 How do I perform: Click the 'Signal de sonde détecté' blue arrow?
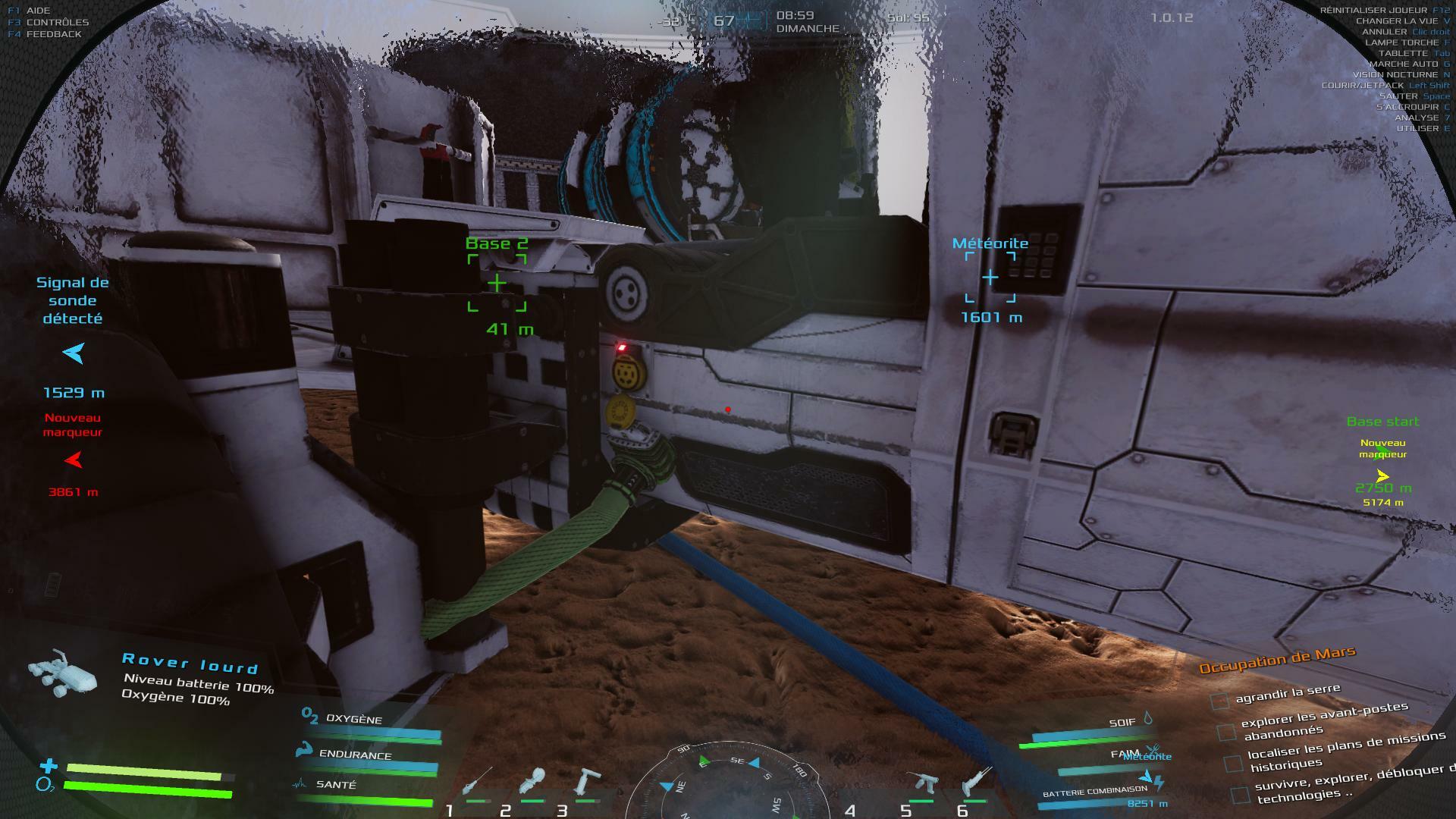pos(74,353)
